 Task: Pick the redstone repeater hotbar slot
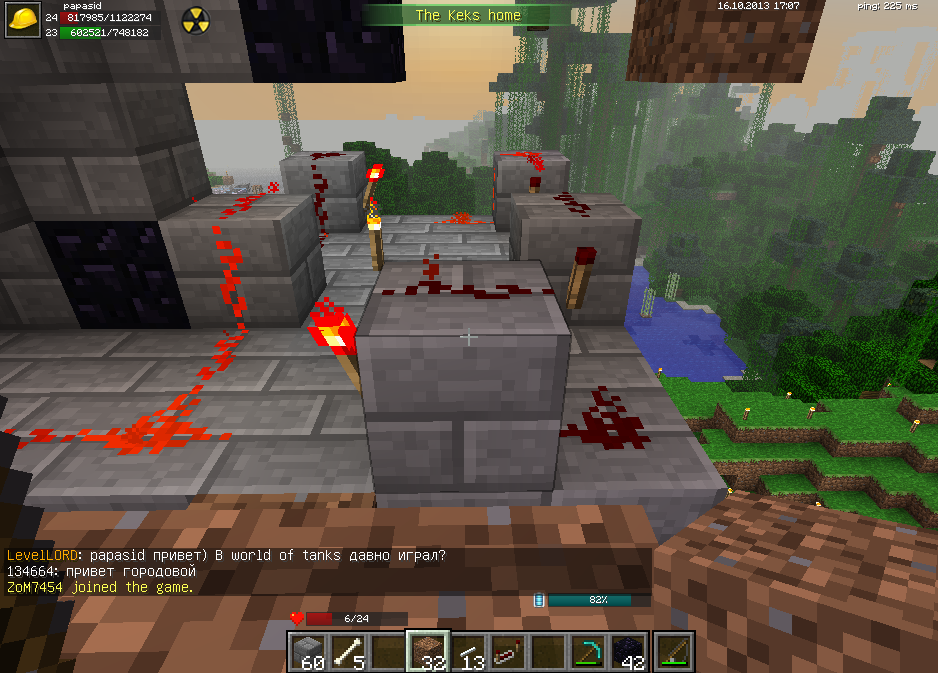(x=509, y=652)
